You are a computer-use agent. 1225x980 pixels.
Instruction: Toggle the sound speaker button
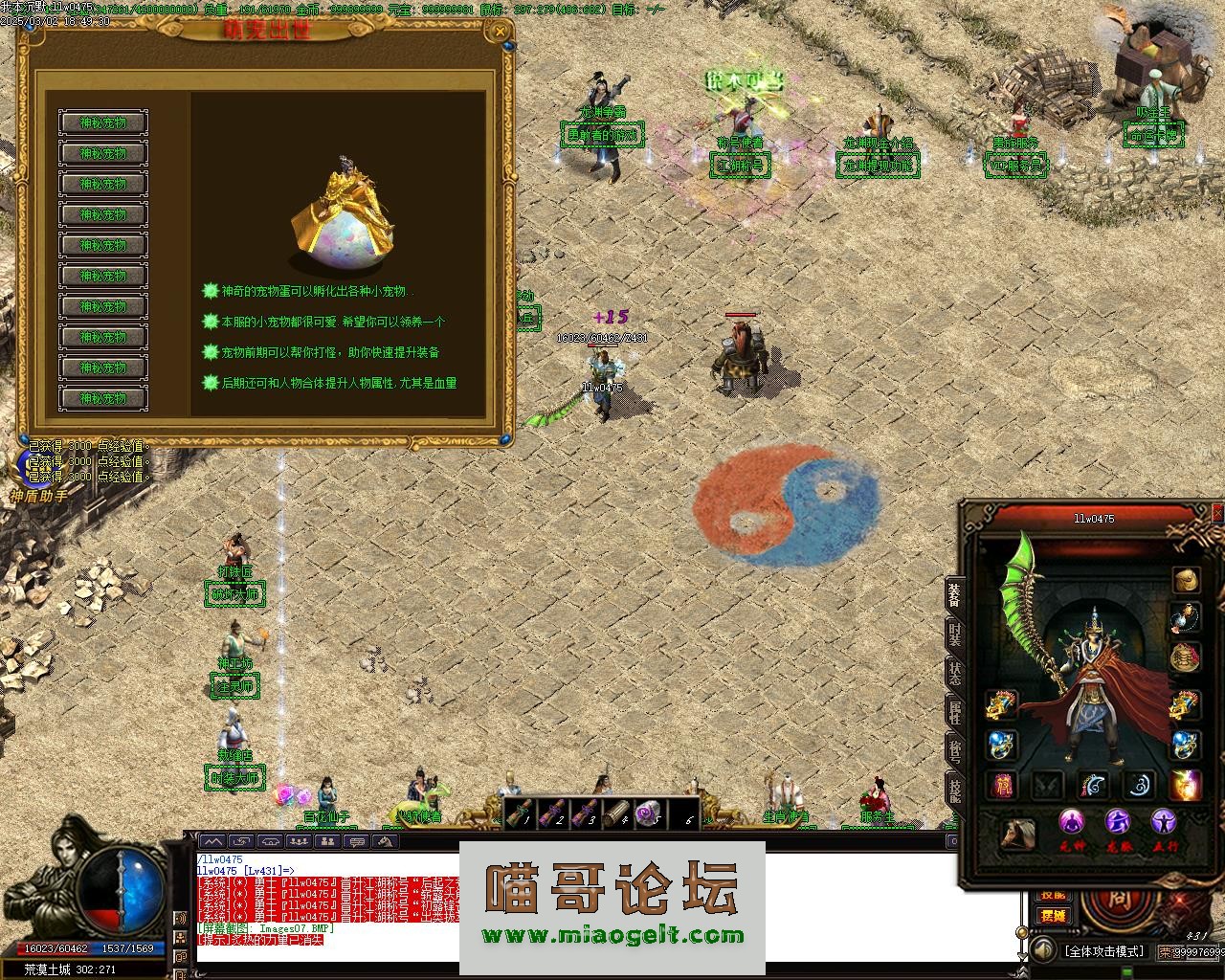click(x=1041, y=950)
